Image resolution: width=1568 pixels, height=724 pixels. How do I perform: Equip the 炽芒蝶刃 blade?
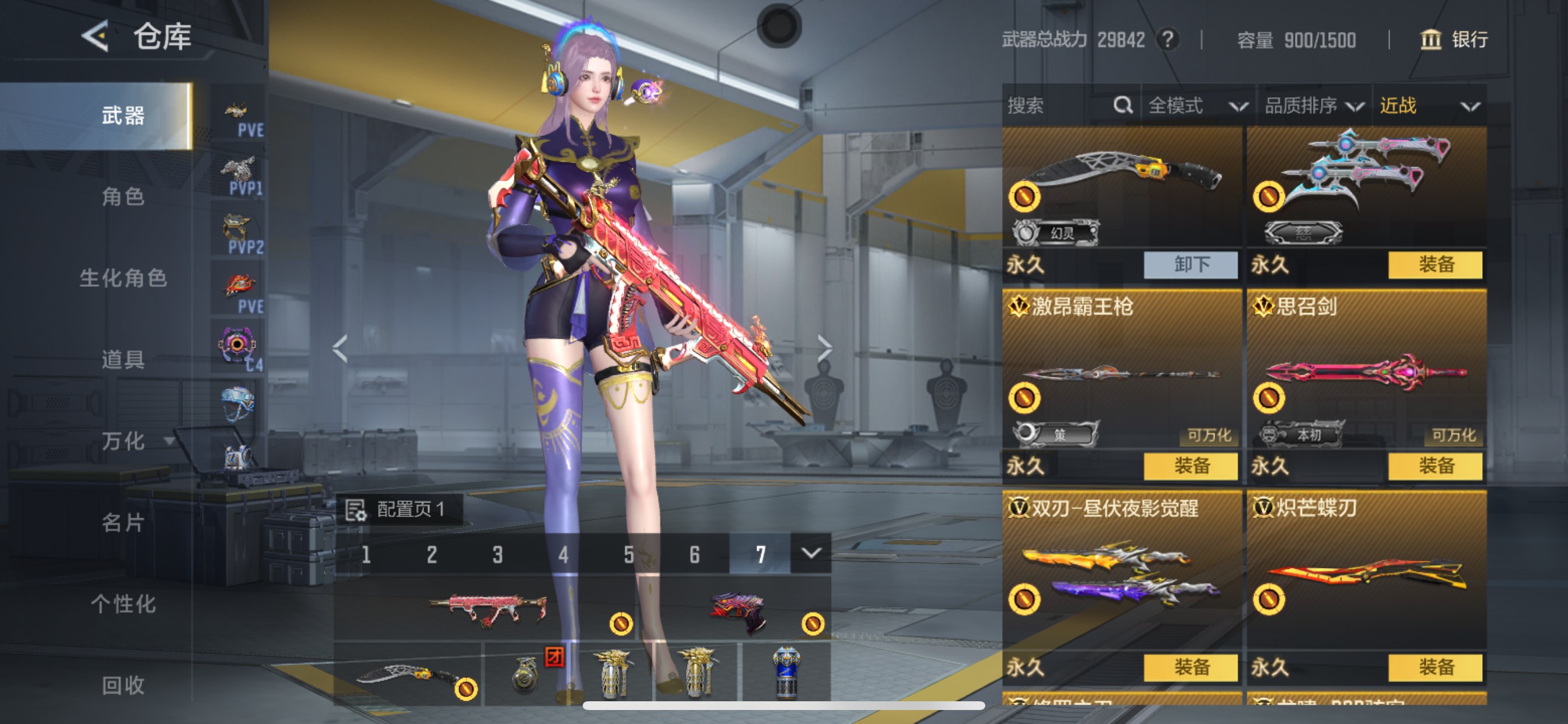[x=1436, y=667]
